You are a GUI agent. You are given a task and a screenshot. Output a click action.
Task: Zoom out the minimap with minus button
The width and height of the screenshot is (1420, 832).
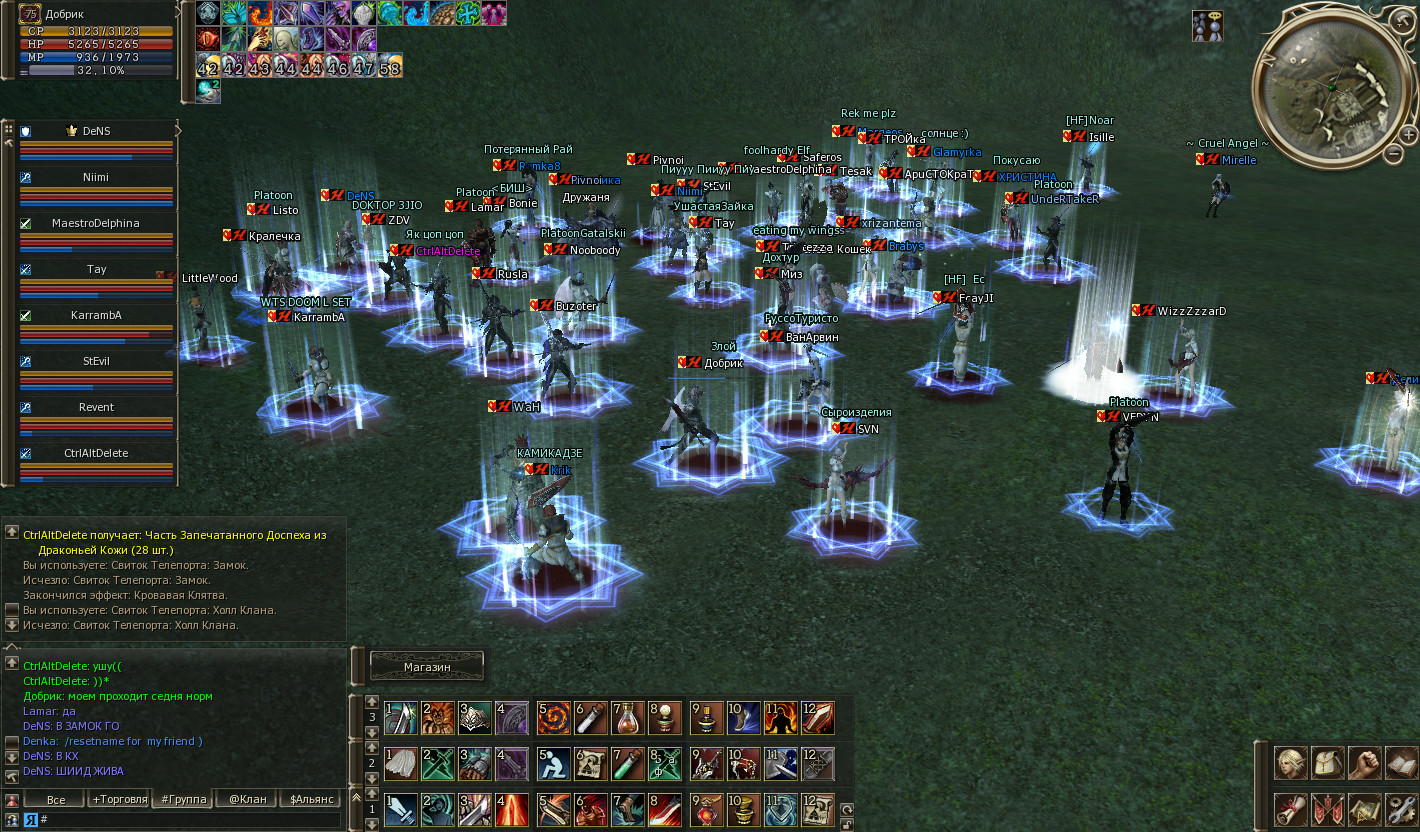(x=1393, y=154)
